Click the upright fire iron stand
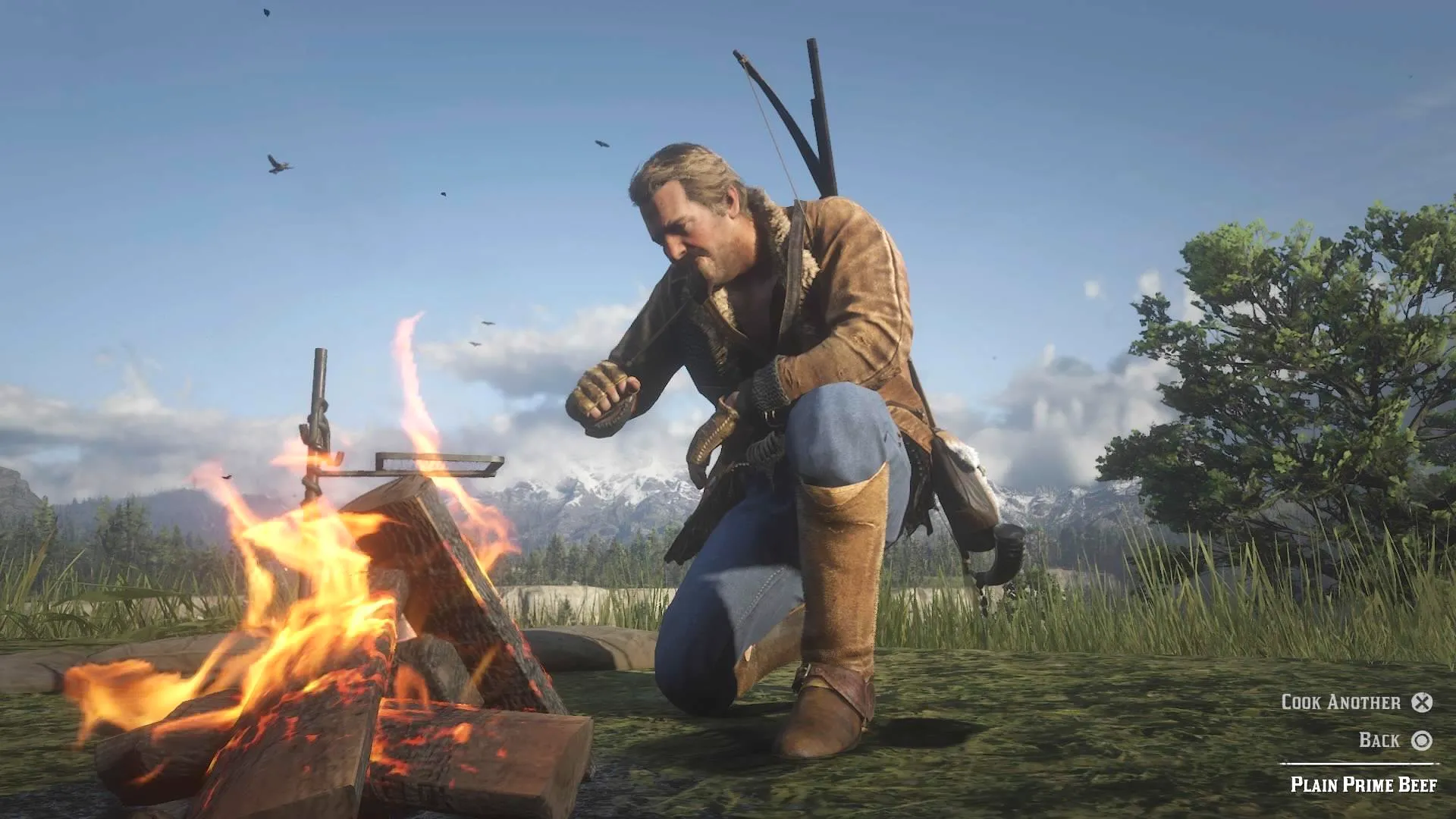Image resolution: width=1456 pixels, height=819 pixels. tap(318, 417)
